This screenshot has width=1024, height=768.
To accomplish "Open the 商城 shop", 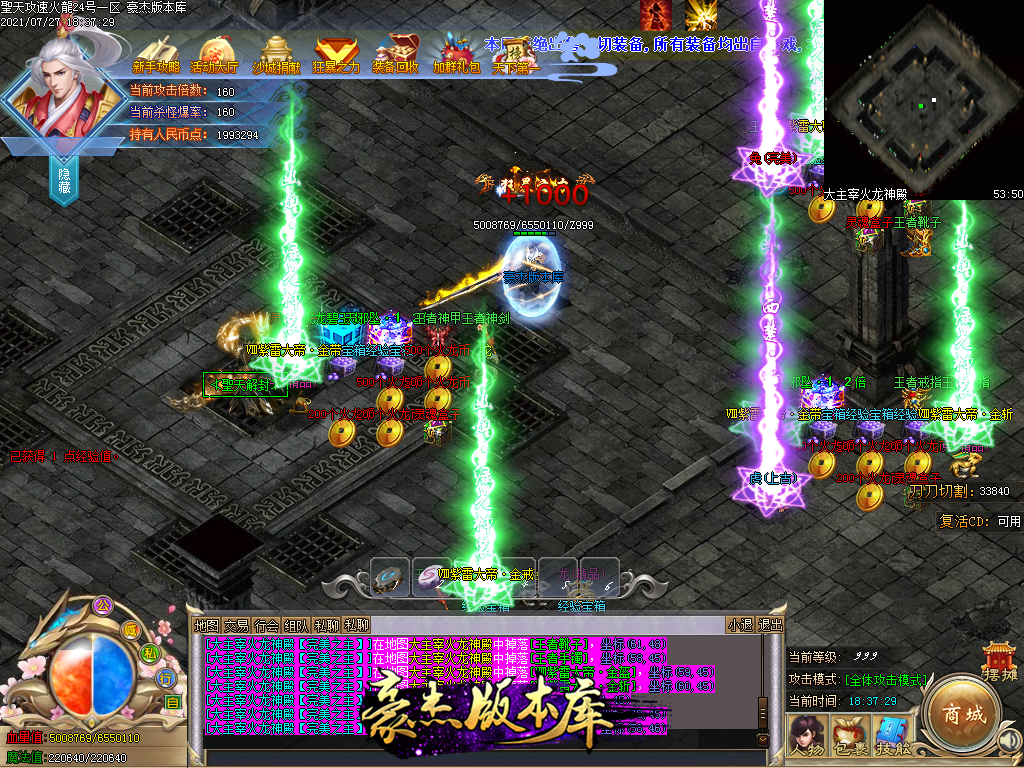I will [x=962, y=714].
